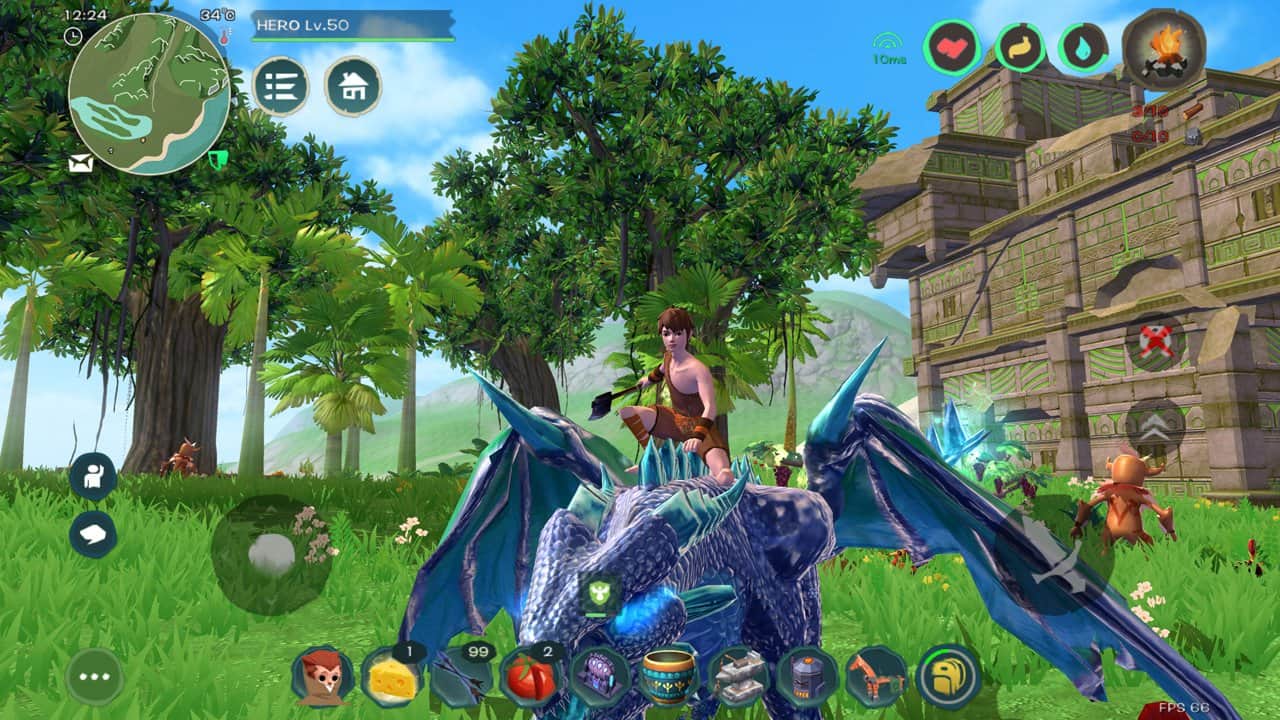Select the cheese slot in the hotbar
Screen dimensions: 1280x720
click(x=391, y=677)
